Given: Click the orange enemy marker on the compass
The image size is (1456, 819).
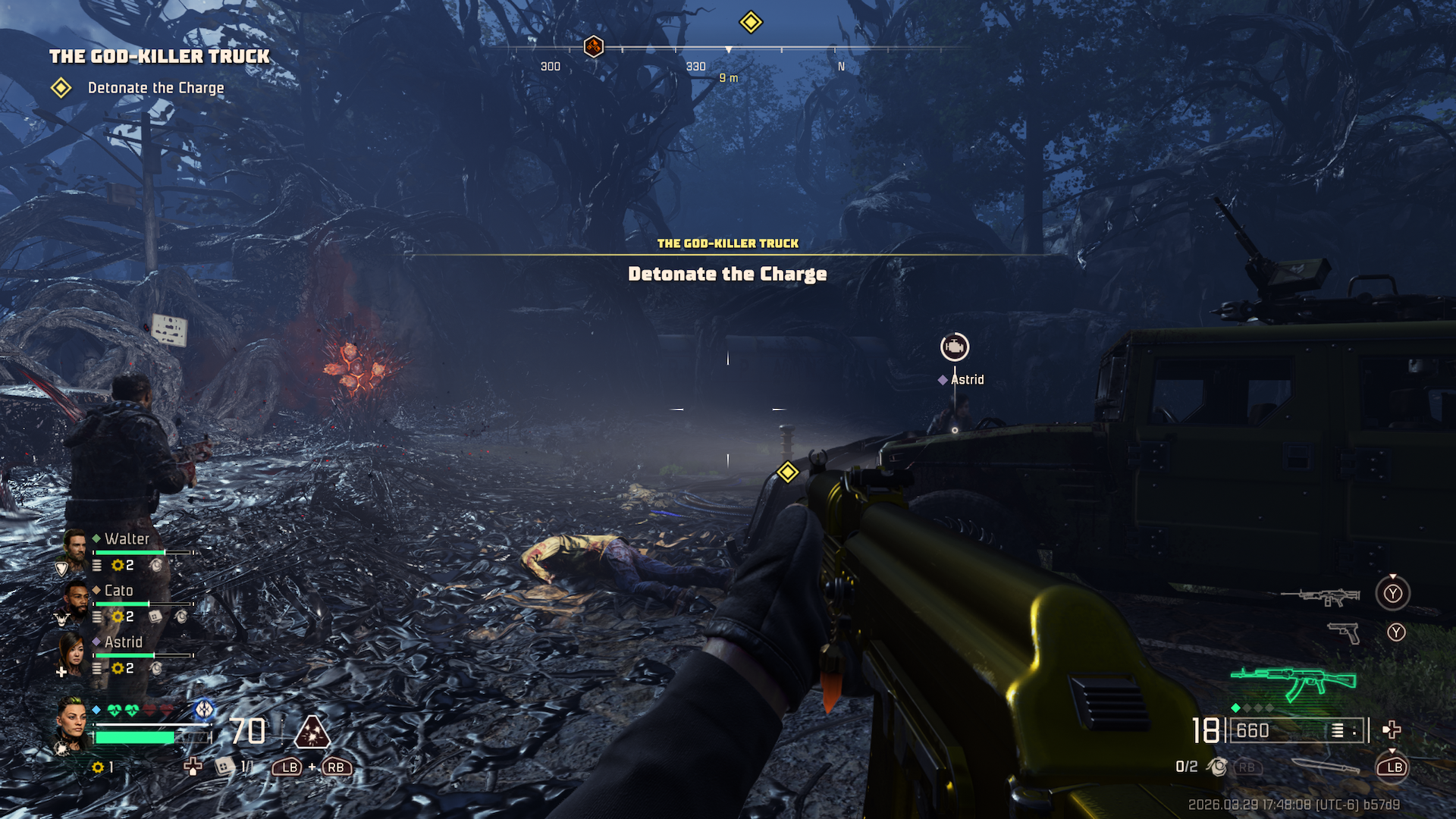Looking at the screenshot, I should tap(594, 47).
